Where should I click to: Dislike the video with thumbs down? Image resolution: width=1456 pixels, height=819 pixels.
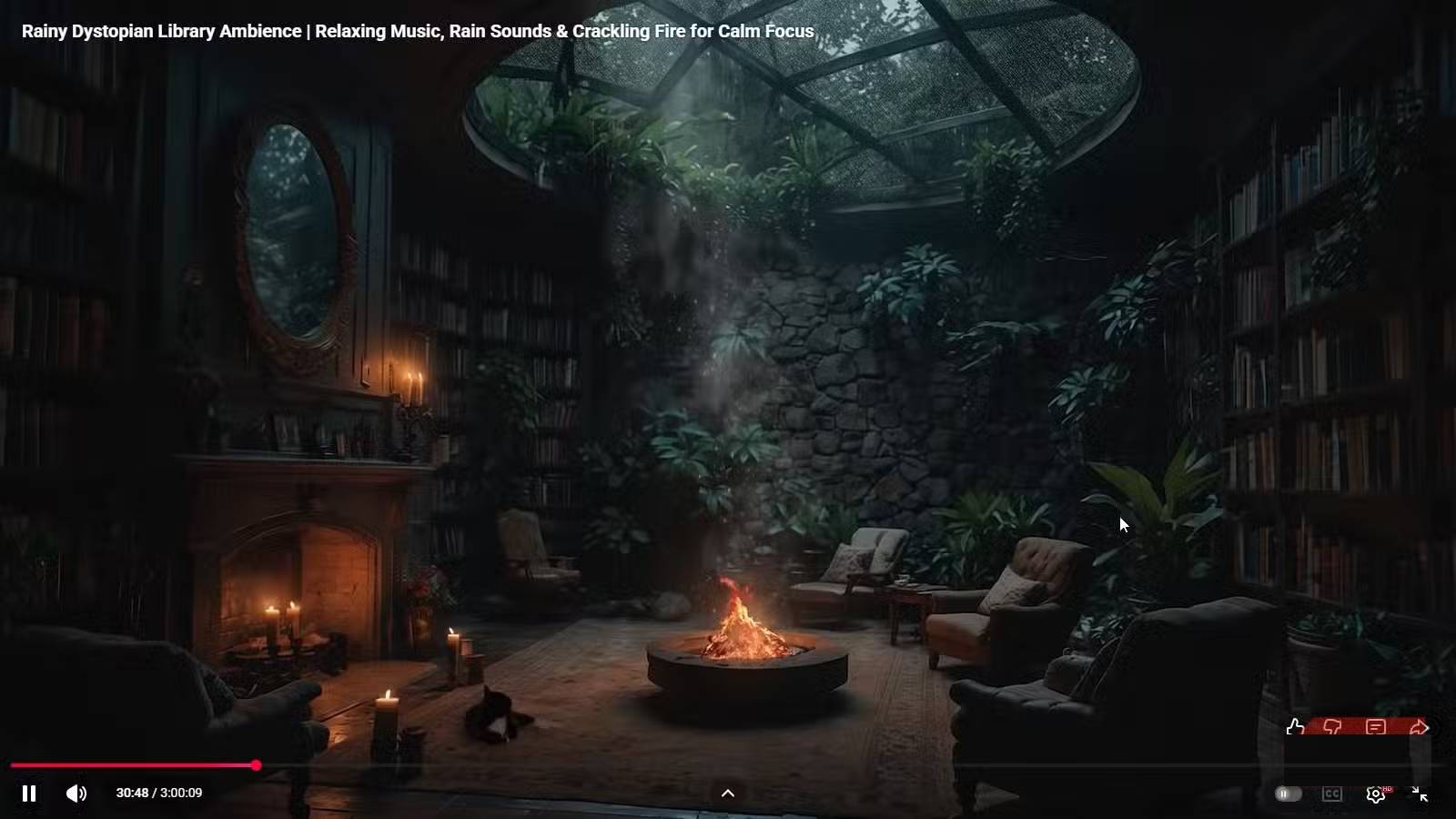coord(1332,727)
